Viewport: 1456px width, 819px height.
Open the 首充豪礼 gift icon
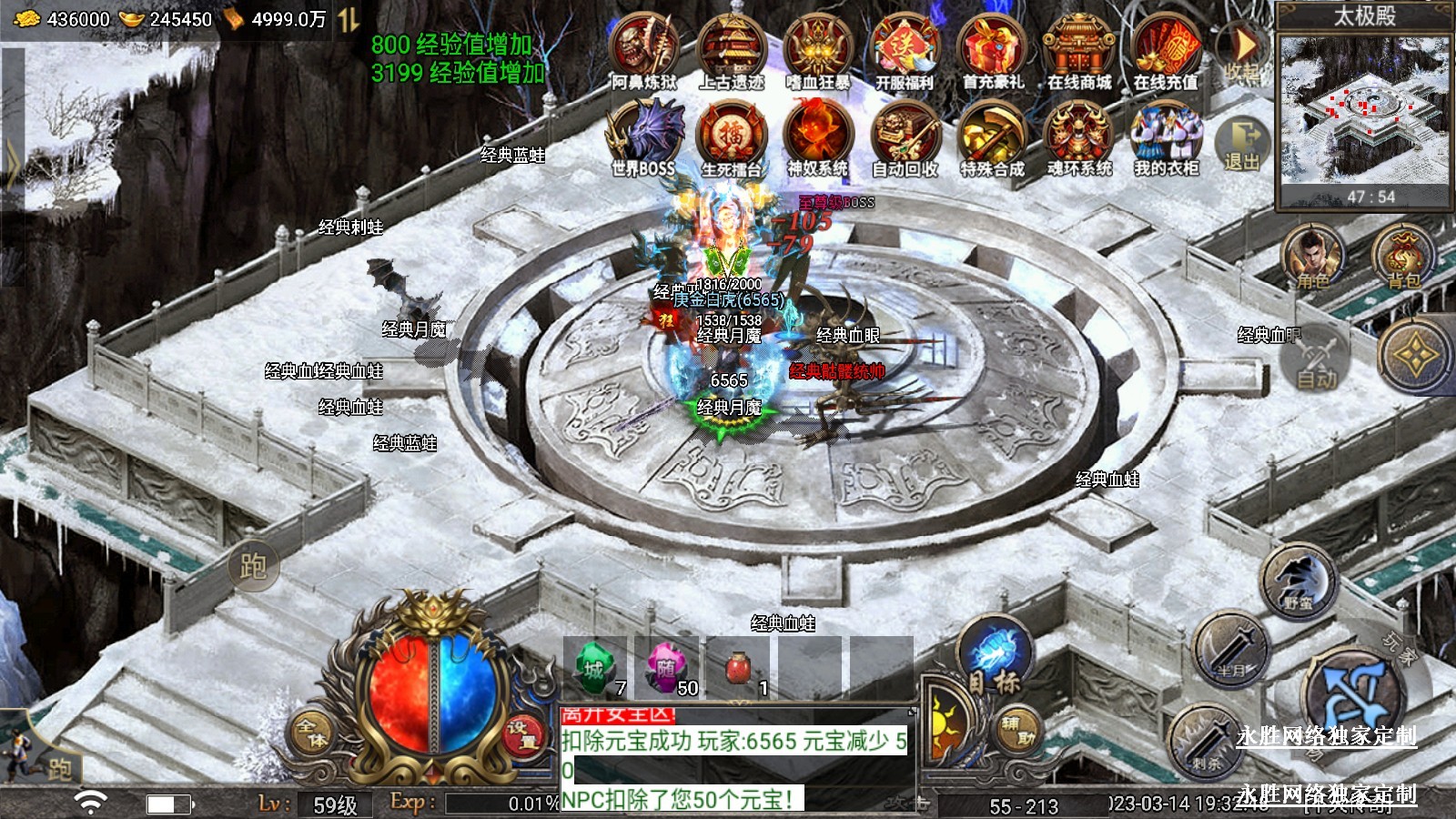992,52
